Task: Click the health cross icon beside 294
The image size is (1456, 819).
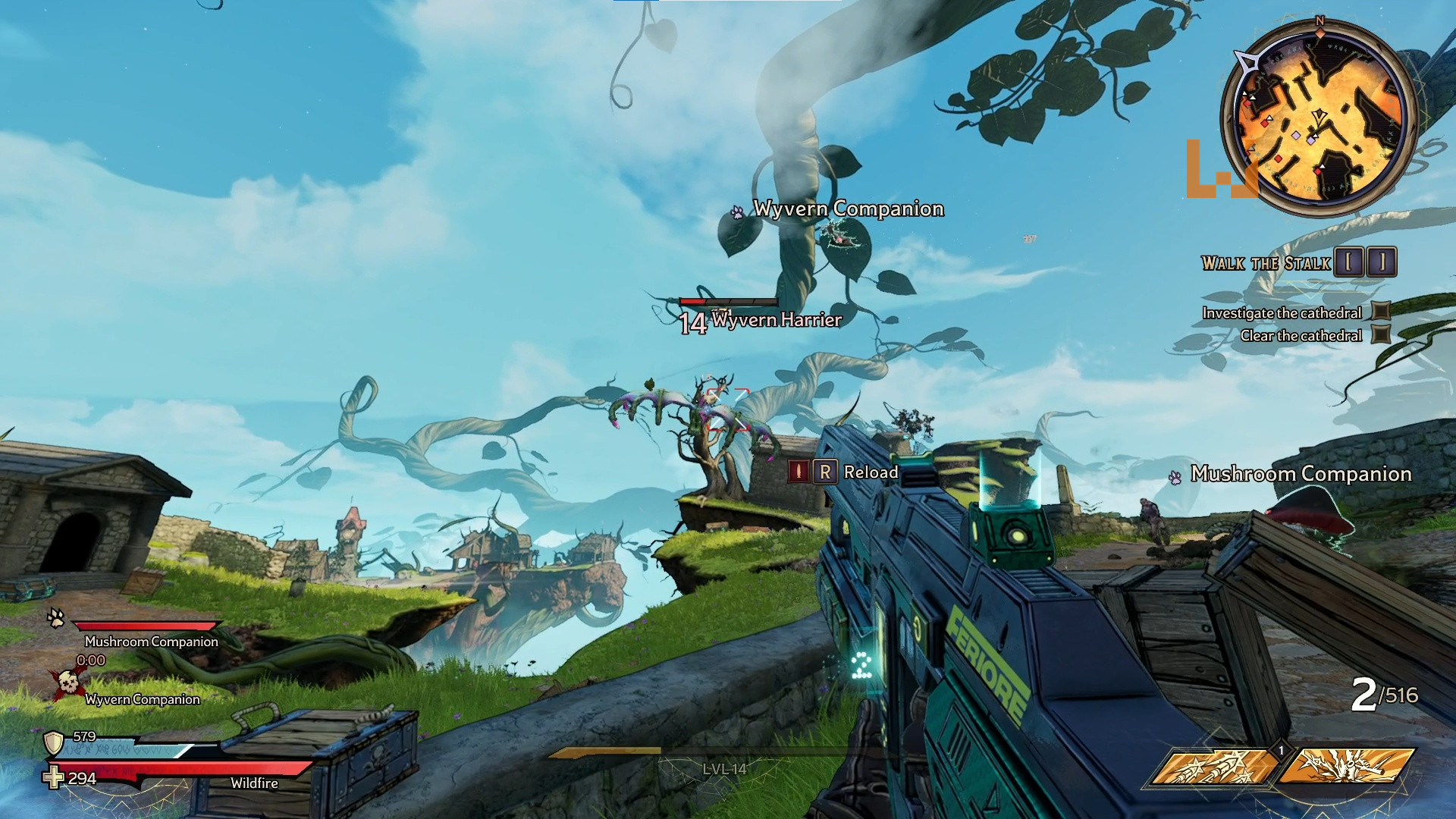Action: [x=54, y=777]
